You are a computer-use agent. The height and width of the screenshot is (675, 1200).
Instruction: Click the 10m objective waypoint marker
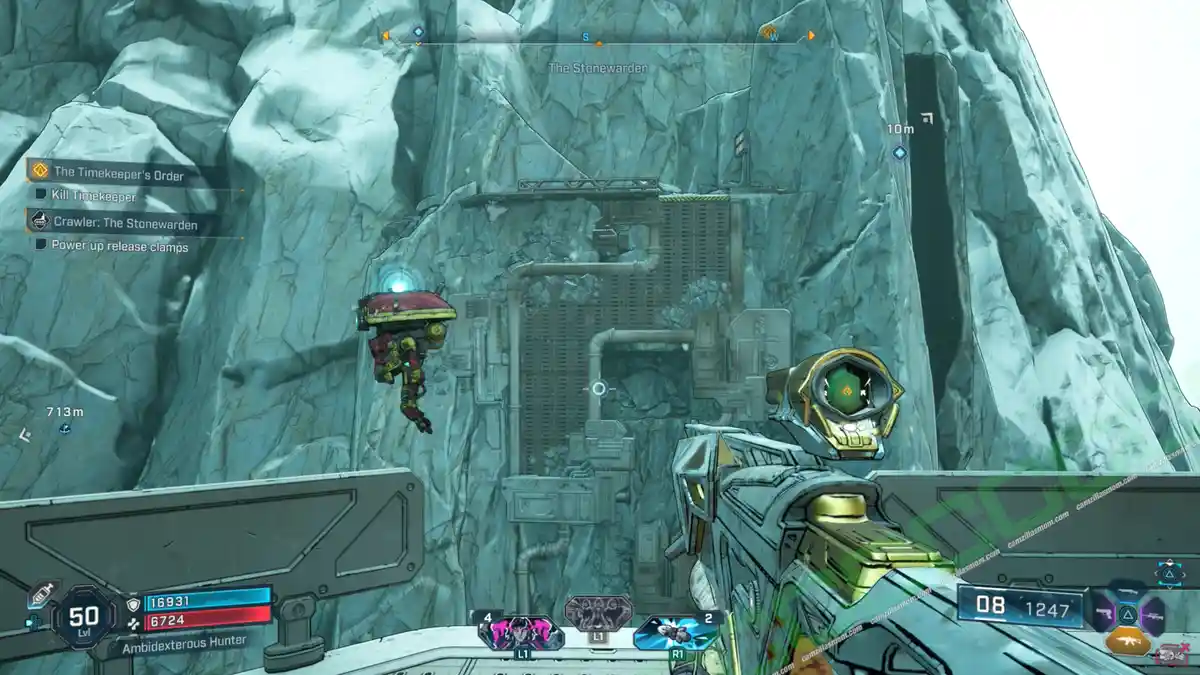[x=899, y=152]
